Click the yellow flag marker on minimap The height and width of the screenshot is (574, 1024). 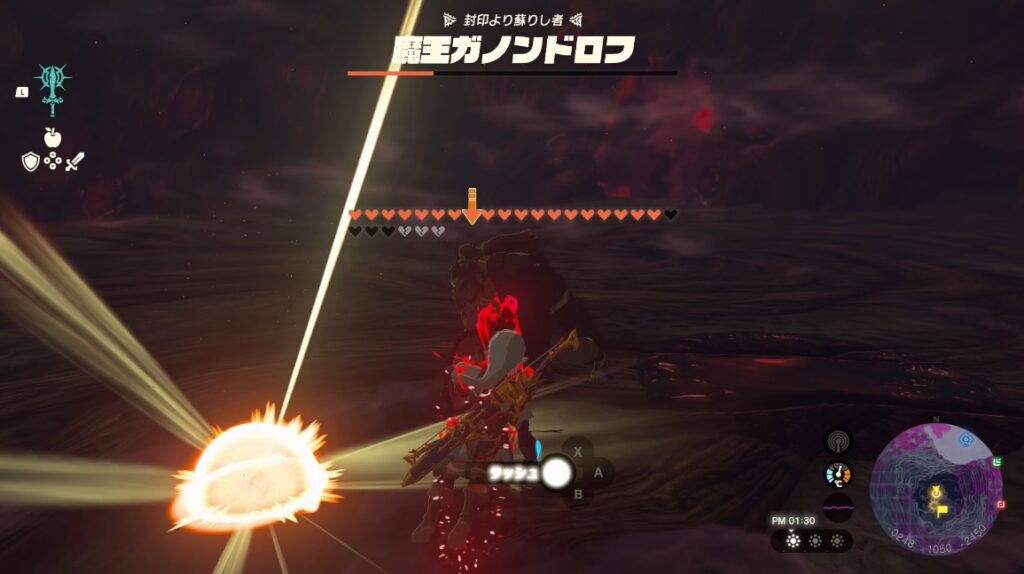tap(942, 509)
